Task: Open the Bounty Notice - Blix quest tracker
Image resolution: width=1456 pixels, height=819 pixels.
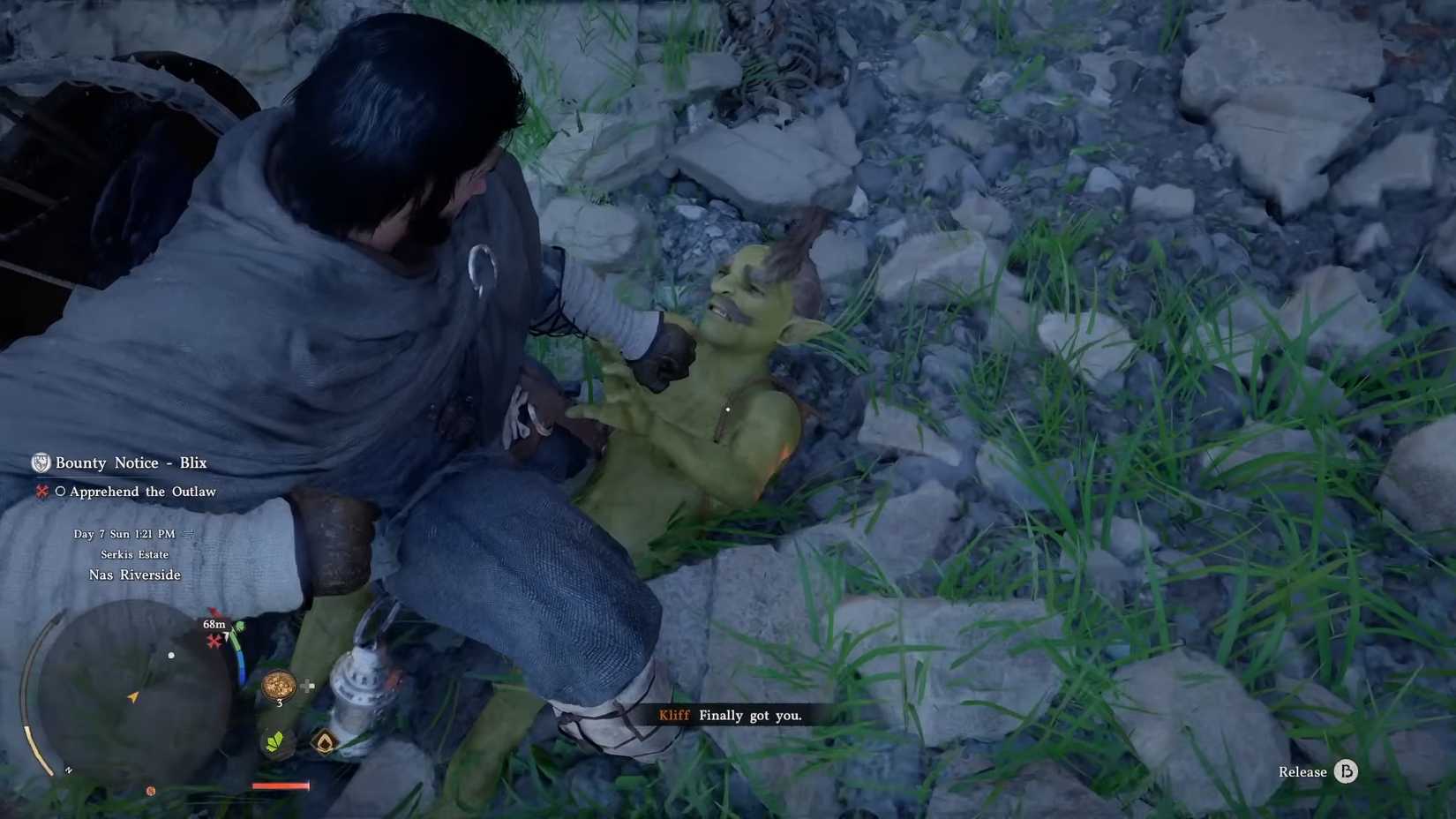Action: (131, 462)
